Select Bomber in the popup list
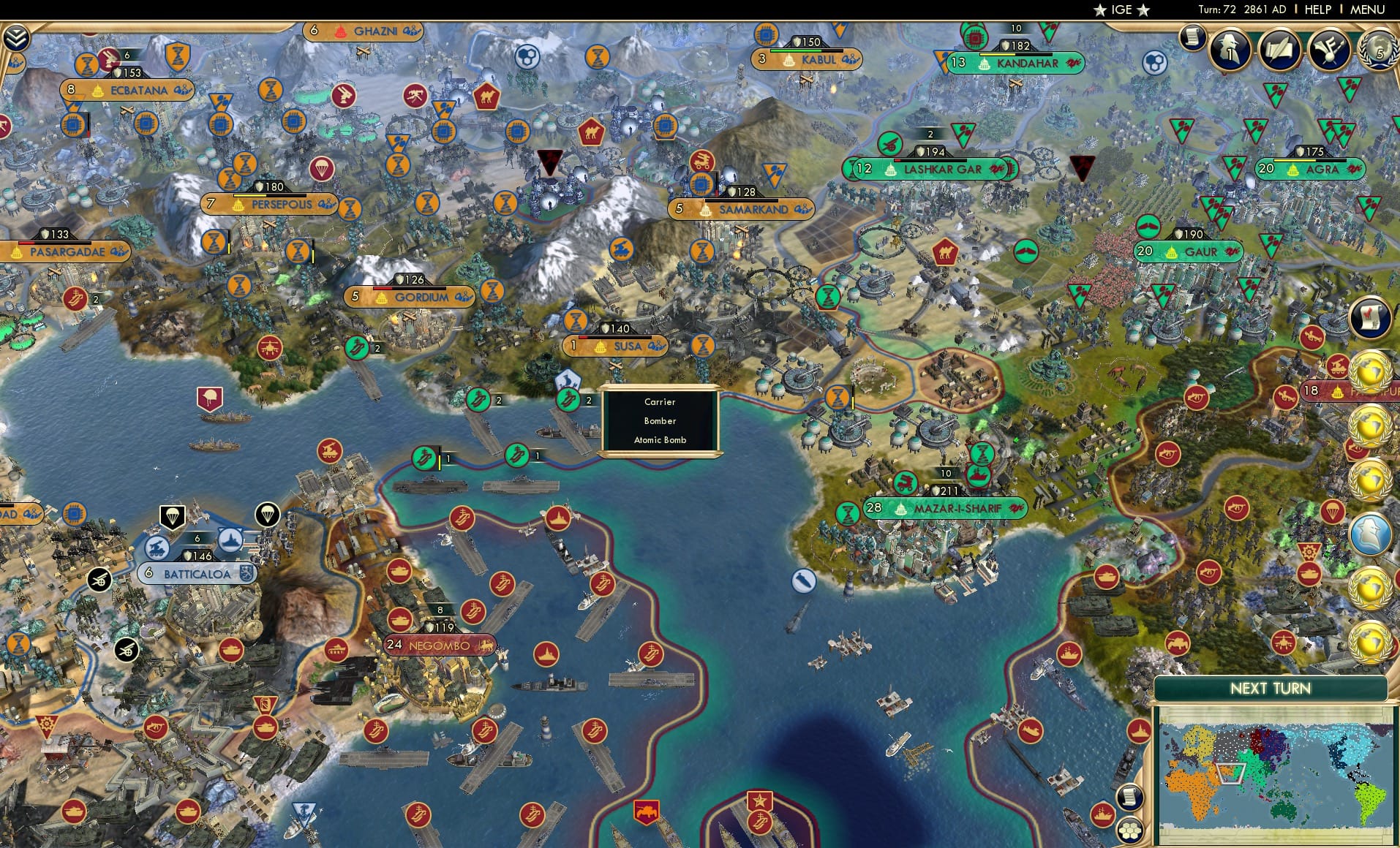This screenshot has height=848, width=1400. [x=659, y=420]
